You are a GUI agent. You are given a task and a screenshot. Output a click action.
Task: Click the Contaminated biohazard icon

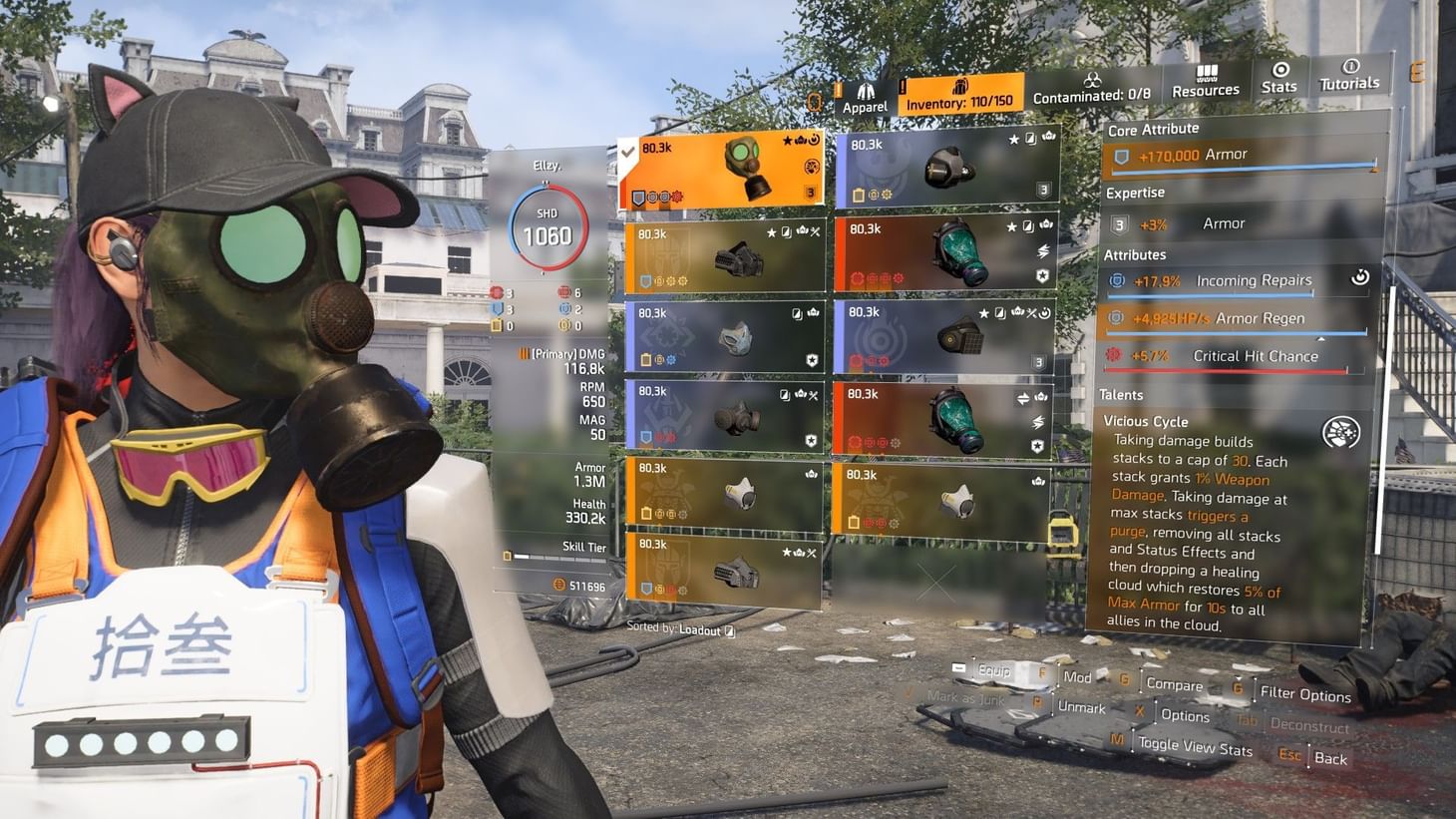[x=1093, y=79]
